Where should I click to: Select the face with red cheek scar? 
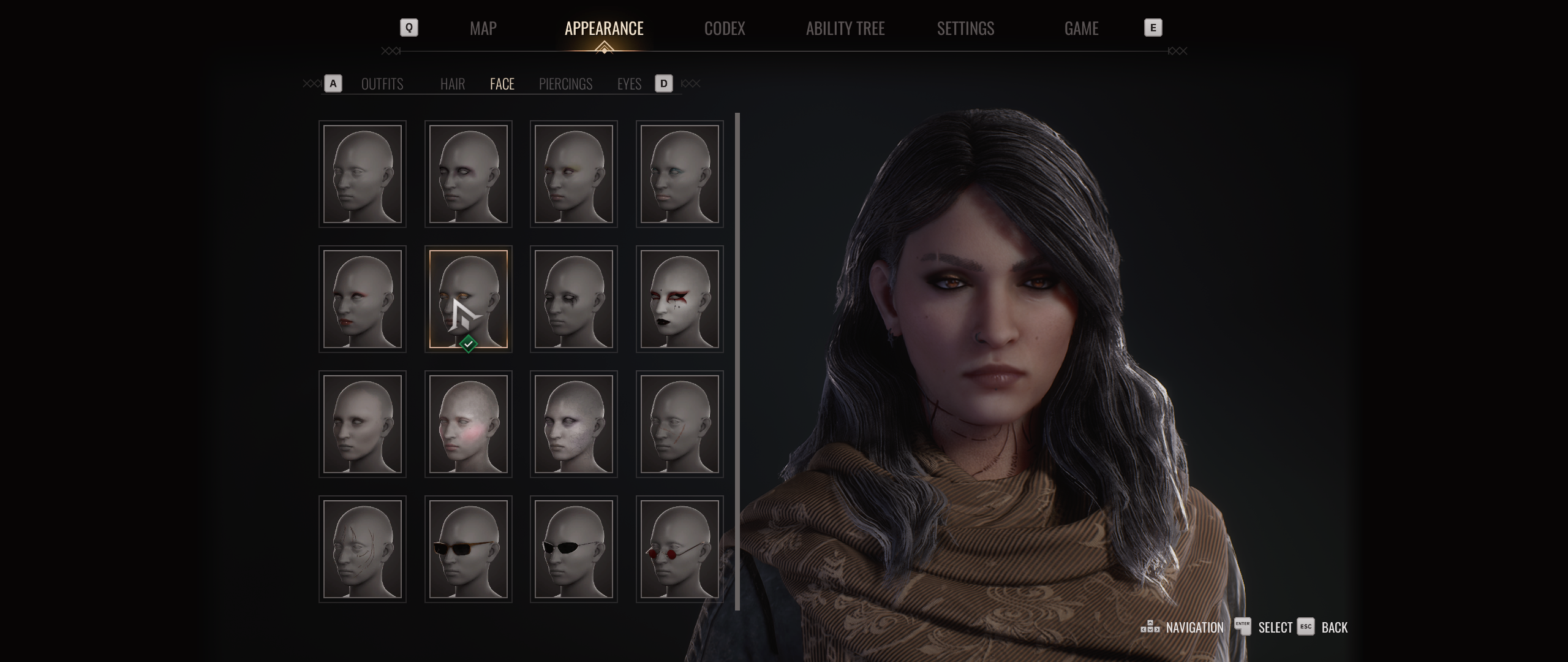(x=679, y=424)
